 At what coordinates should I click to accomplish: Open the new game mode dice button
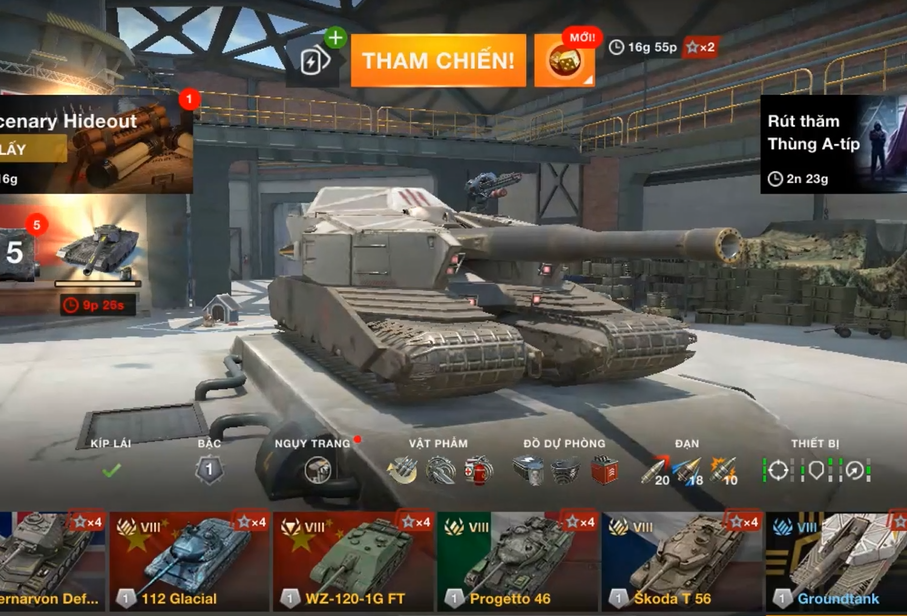(564, 61)
